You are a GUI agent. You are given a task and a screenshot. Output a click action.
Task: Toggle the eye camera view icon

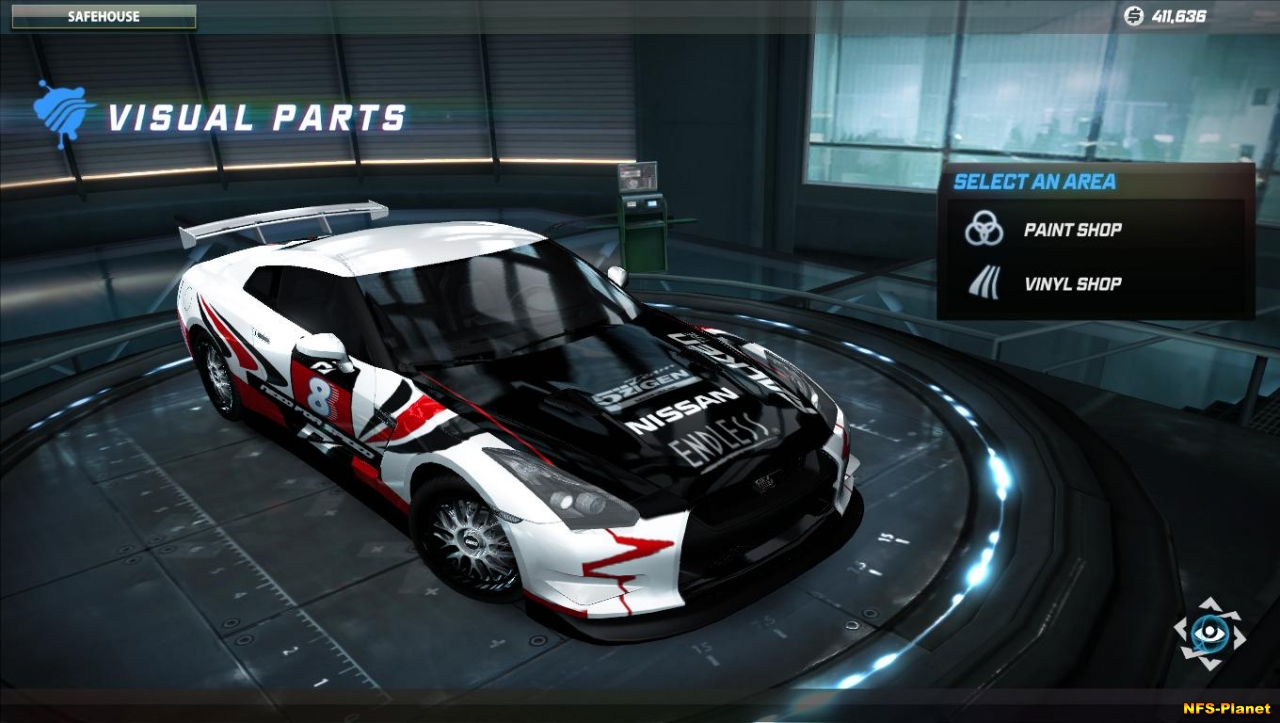click(x=1209, y=633)
